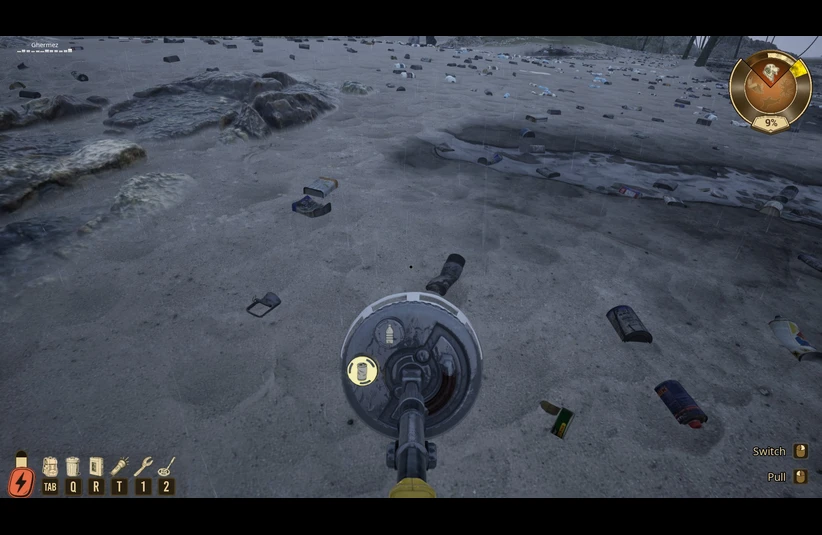Click the dog compass gauge
822x535 pixels.
click(770, 90)
